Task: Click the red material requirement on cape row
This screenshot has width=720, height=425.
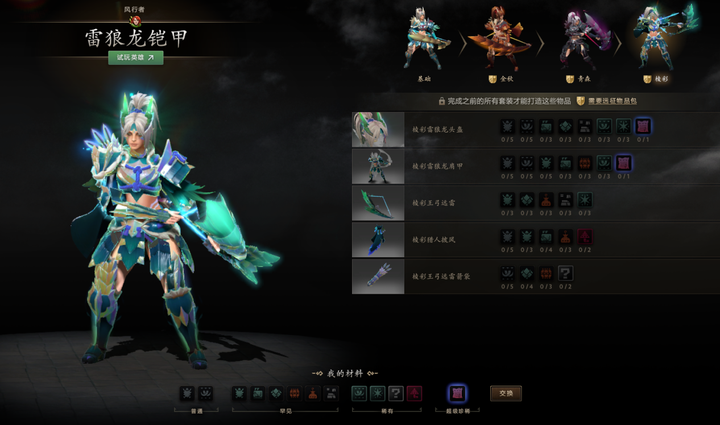Action: tap(585, 236)
